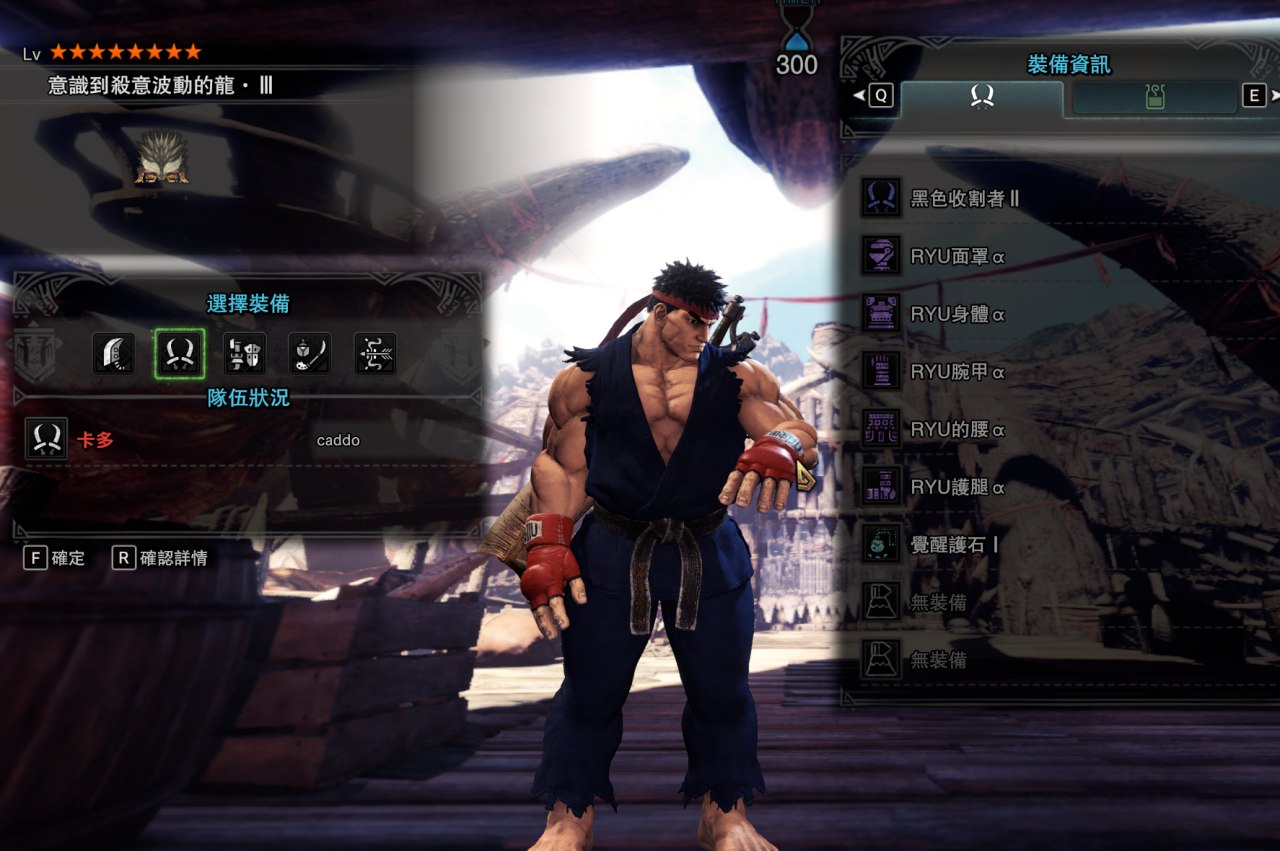Choose the 覺醒護石 I charm row
The width and height of the screenshot is (1280, 851).
(1060, 545)
